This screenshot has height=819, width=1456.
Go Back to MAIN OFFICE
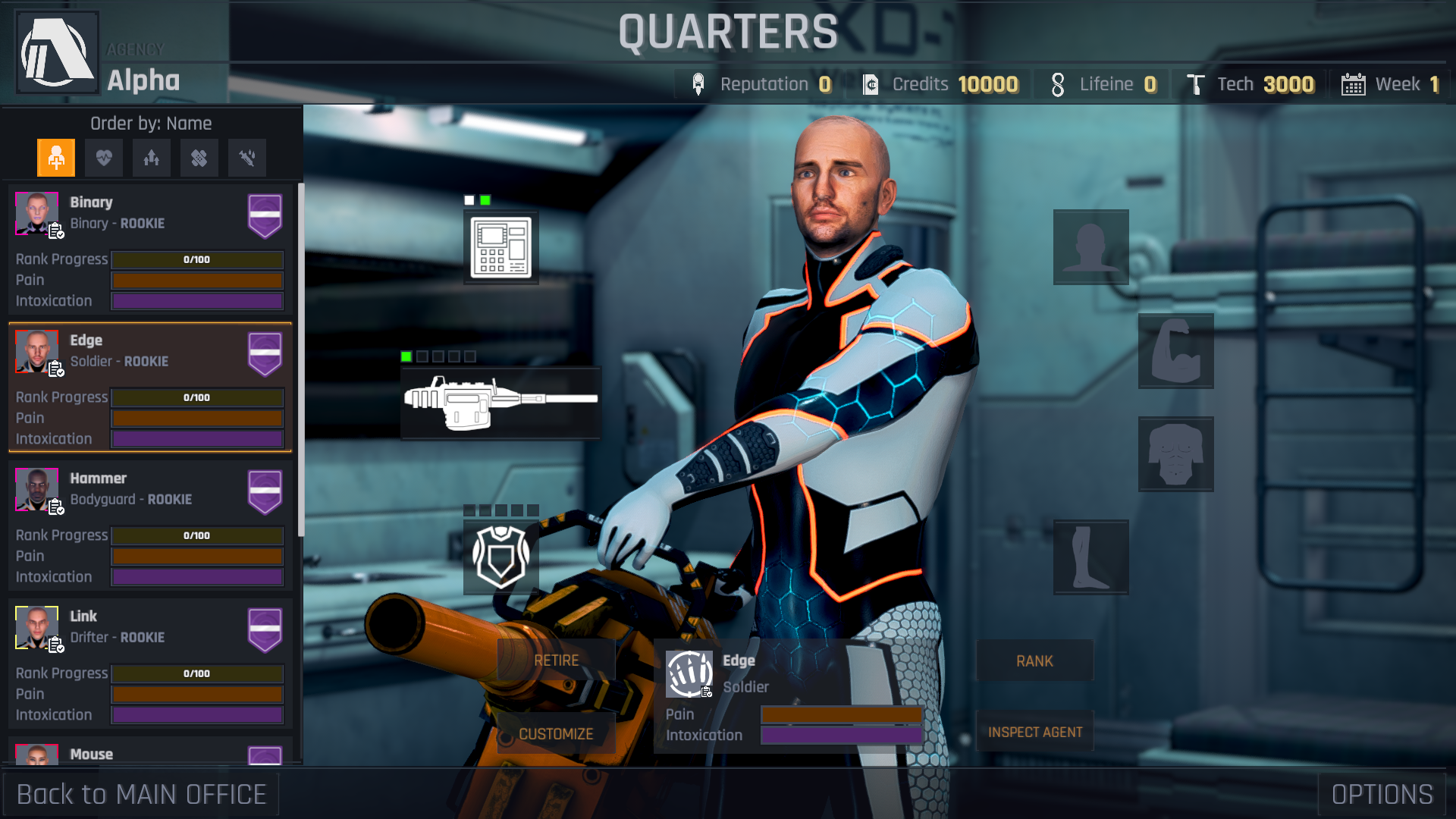tap(140, 794)
